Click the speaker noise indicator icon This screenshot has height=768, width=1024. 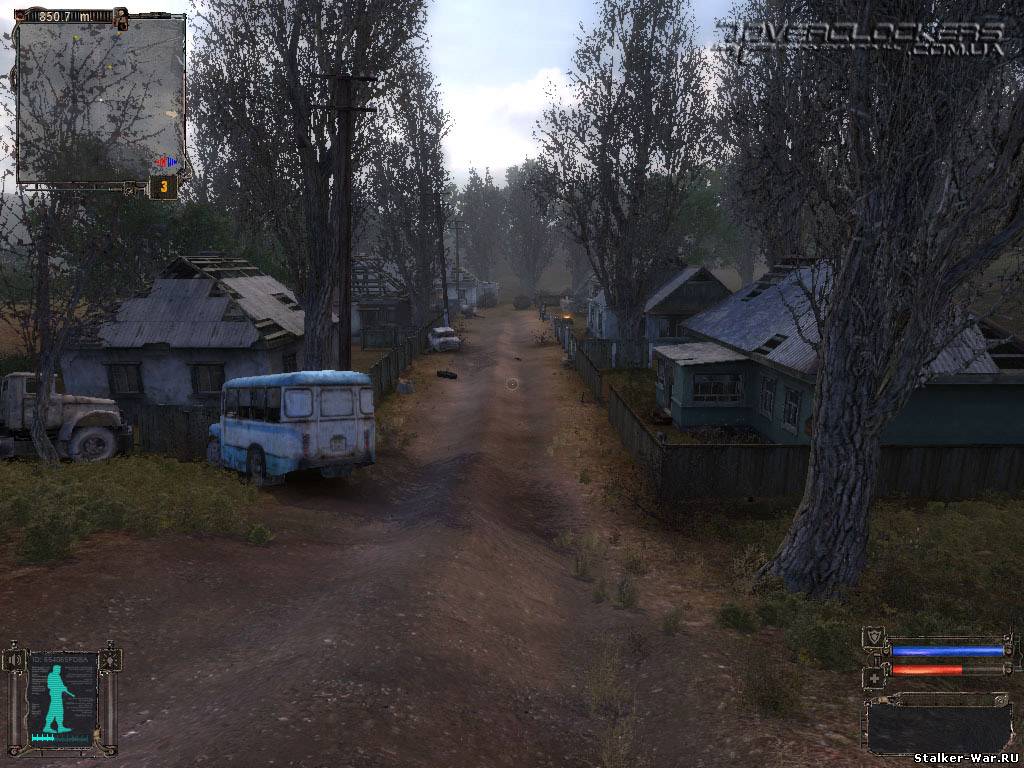pos(14,660)
